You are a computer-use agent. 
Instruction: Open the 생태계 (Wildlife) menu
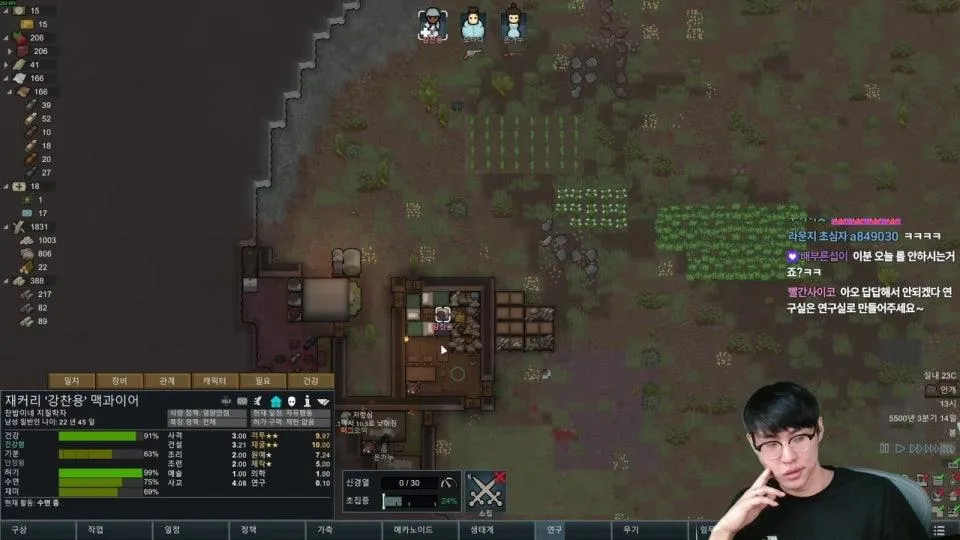478,530
